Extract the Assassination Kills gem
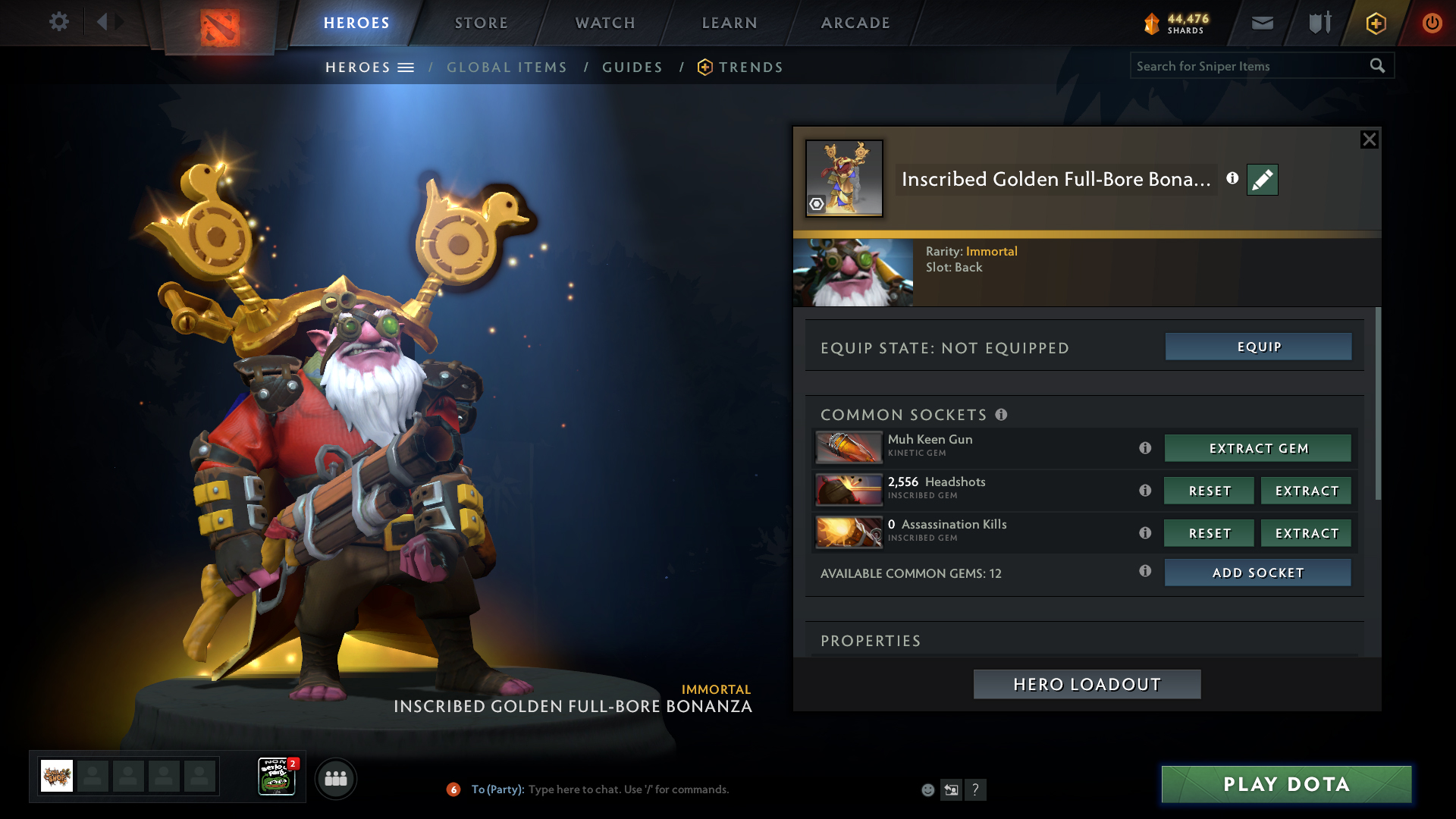The image size is (1456, 819). point(1306,533)
